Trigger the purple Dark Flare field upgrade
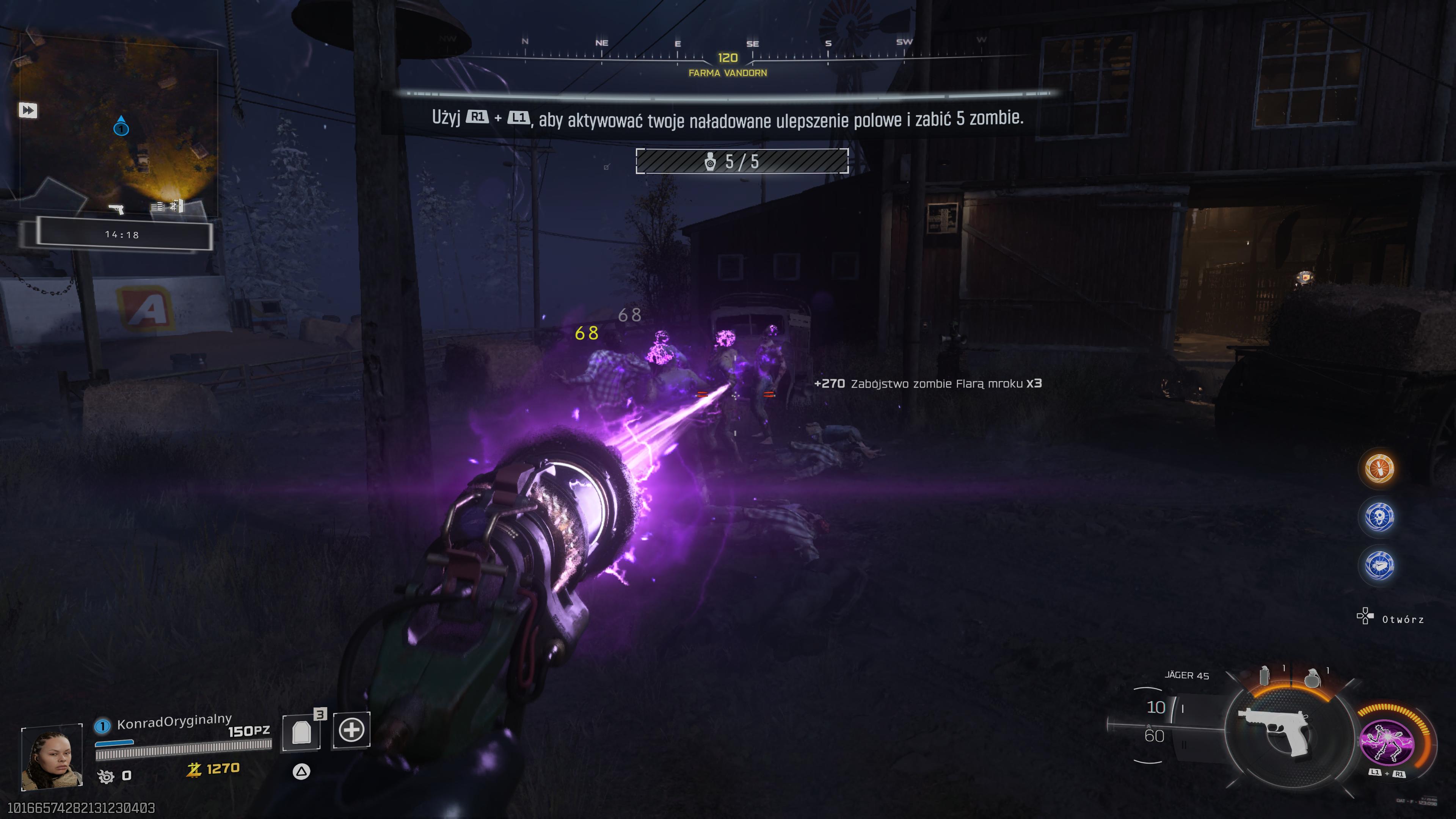Screen dimensions: 1456x819 click(x=1387, y=742)
